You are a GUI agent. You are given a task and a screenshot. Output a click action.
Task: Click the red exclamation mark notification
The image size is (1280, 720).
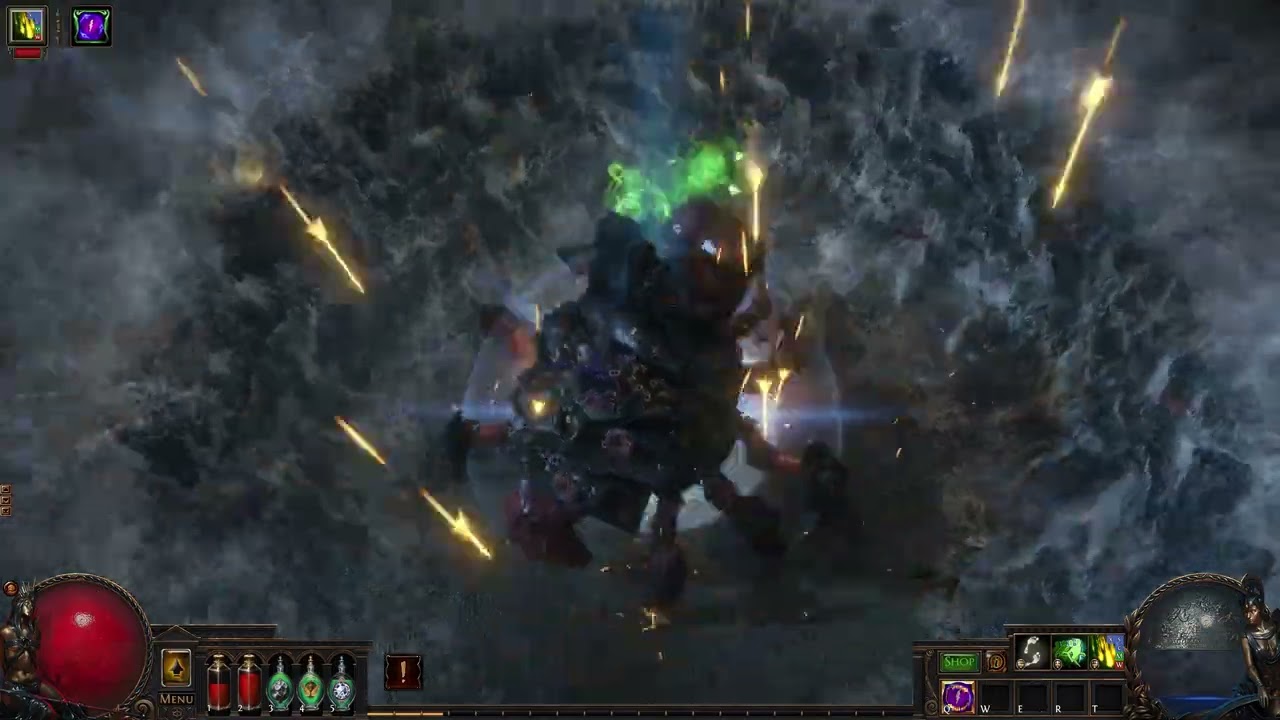pyautogui.click(x=403, y=672)
